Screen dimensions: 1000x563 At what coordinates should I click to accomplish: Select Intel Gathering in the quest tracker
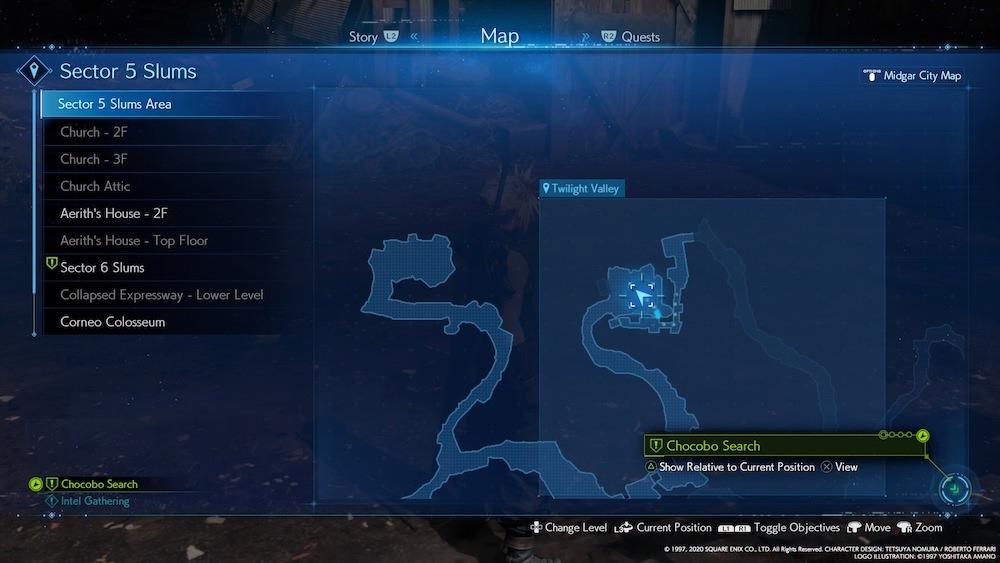[95, 500]
